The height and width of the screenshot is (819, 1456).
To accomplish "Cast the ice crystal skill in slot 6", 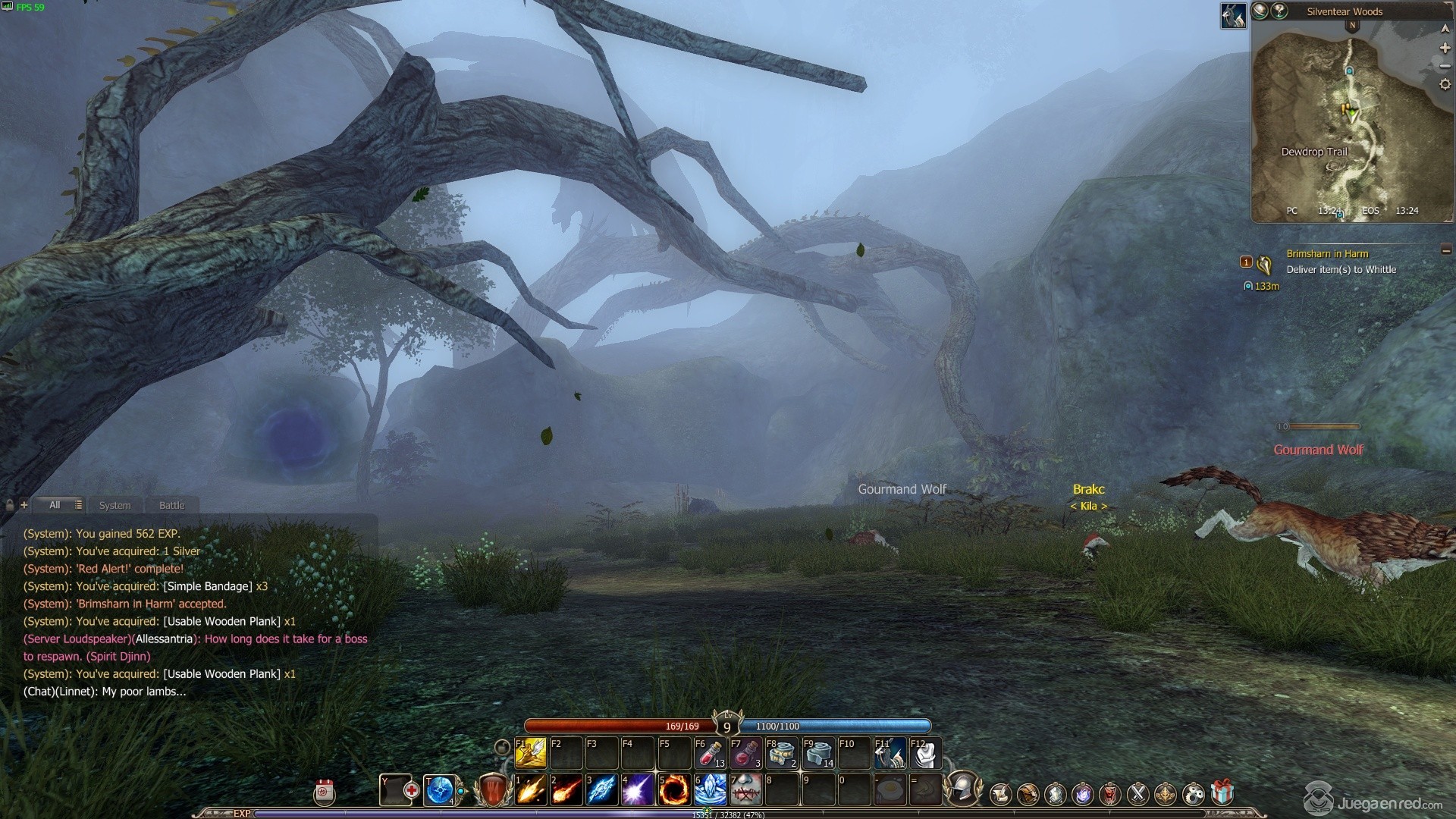I will (711, 789).
